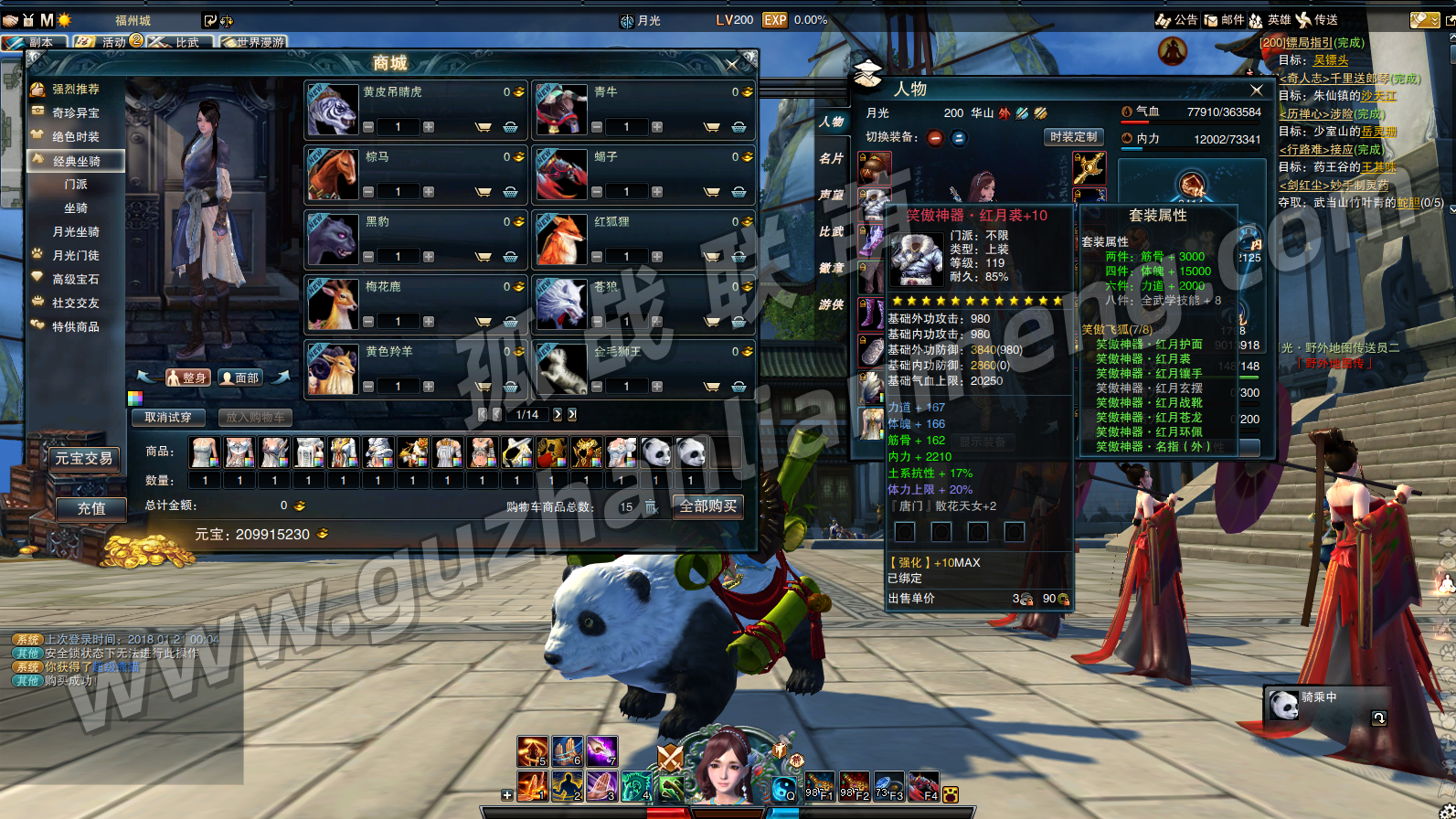1456x819 pixels.
Task: Click the 充值 recharge button
Action: 90,508
